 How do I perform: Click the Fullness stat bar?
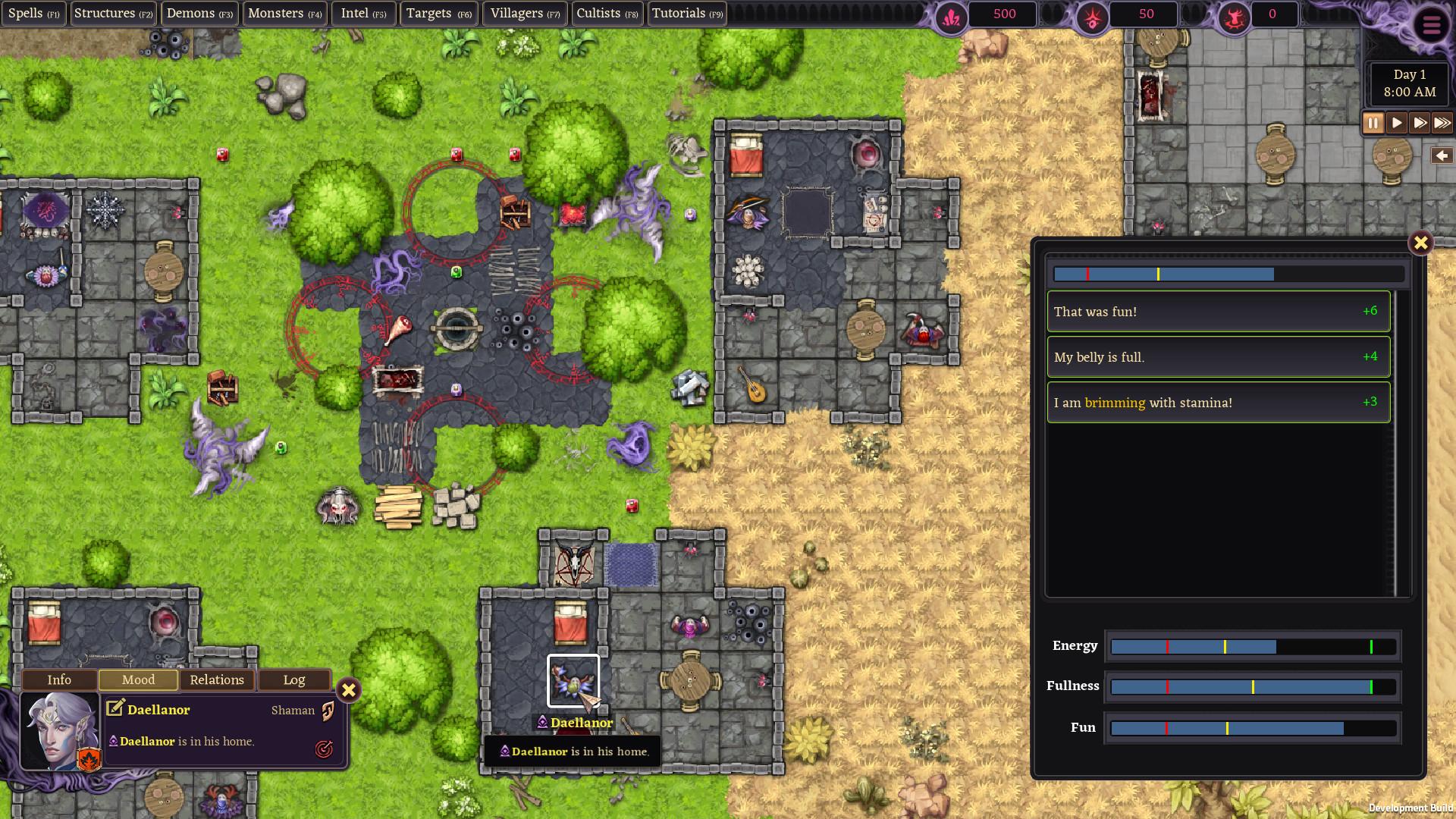pos(1253,686)
